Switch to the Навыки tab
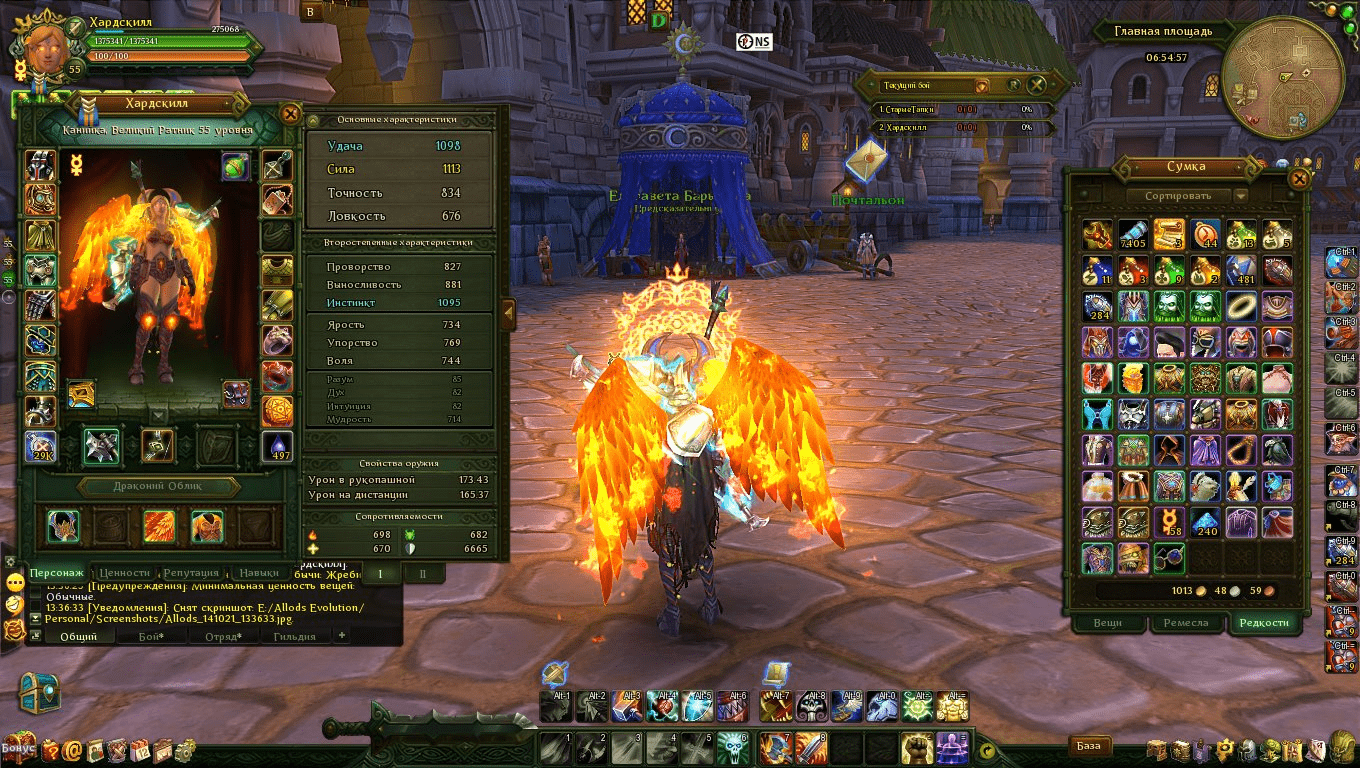 pos(259,573)
